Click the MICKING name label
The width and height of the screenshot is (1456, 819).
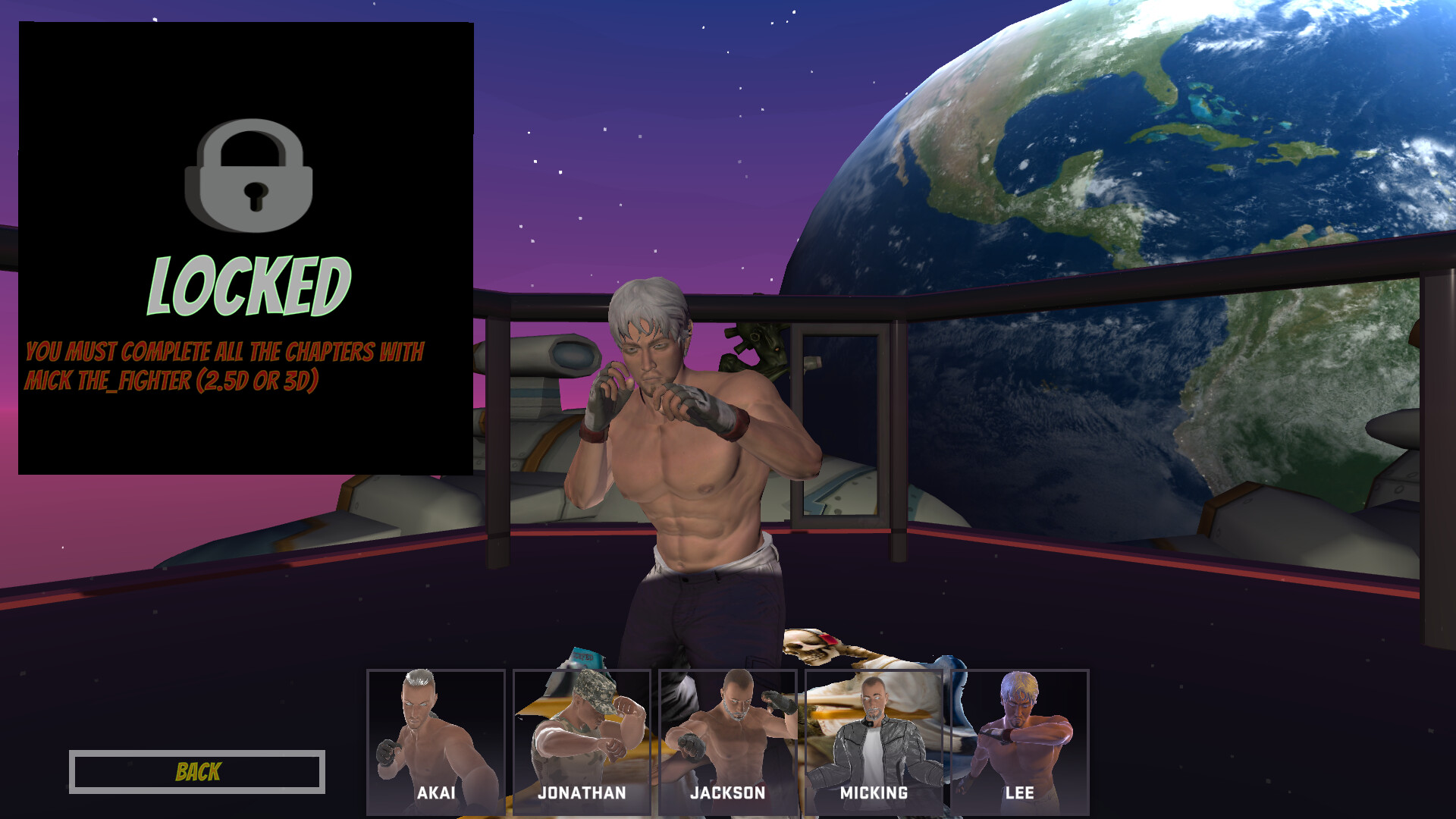click(x=874, y=793)
